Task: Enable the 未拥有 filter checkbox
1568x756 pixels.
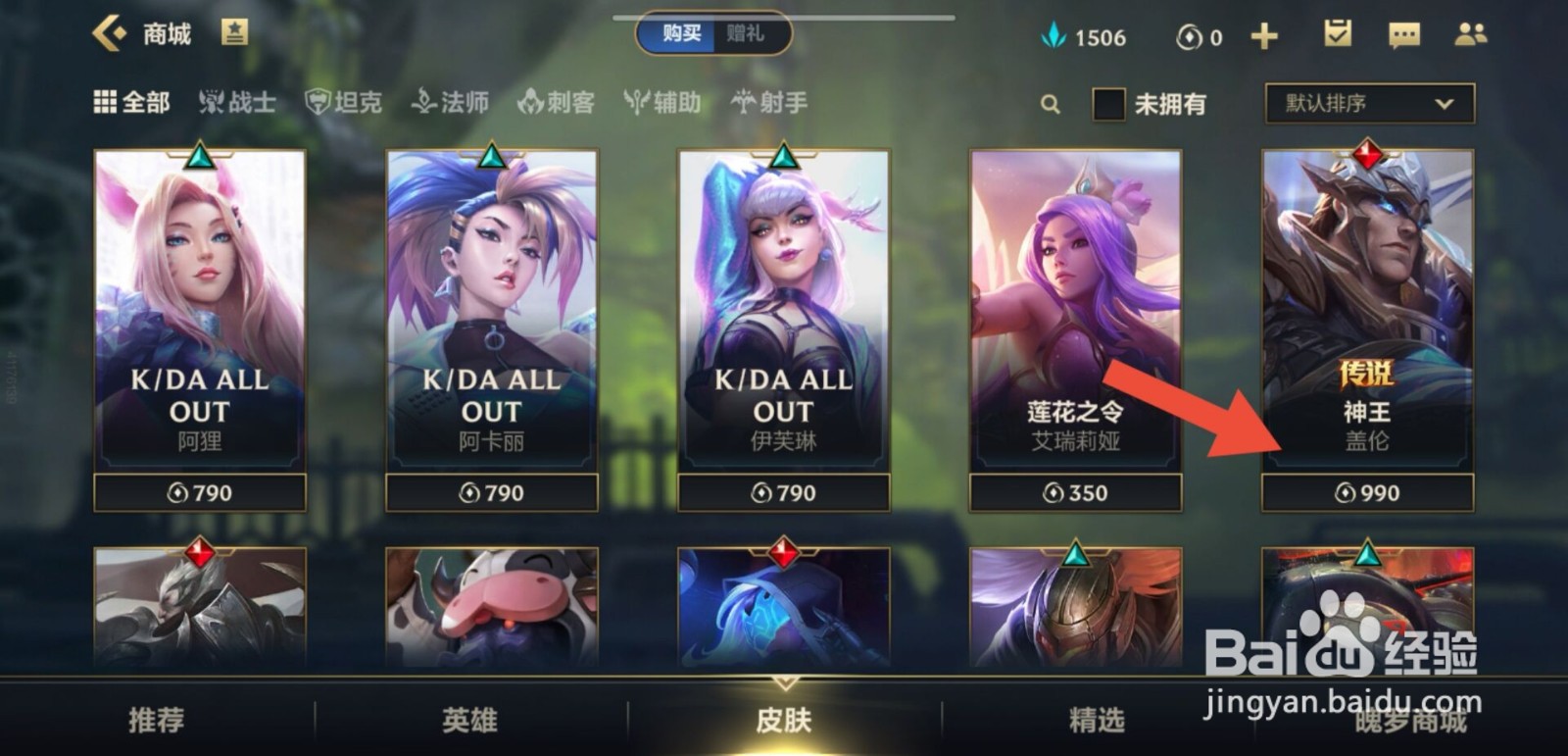Action: click(x=1108, y=102)
